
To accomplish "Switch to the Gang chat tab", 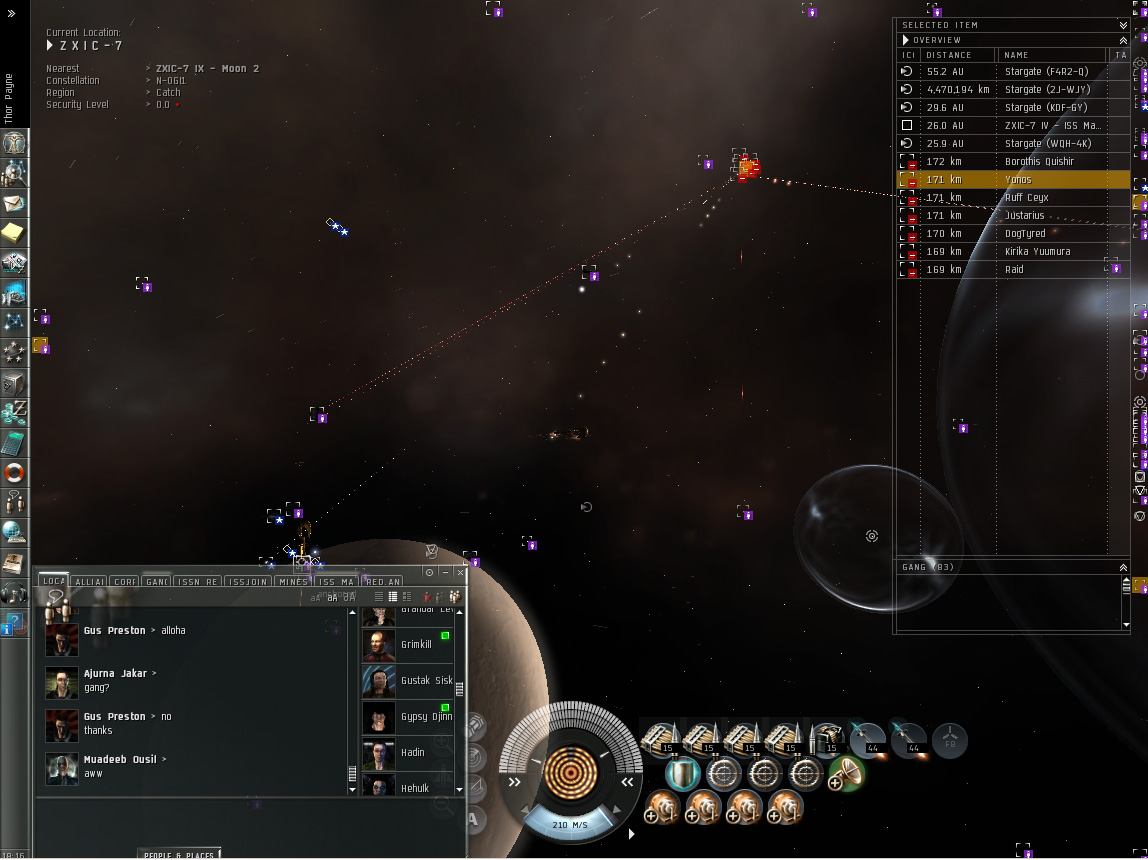I will click(156, 581).
